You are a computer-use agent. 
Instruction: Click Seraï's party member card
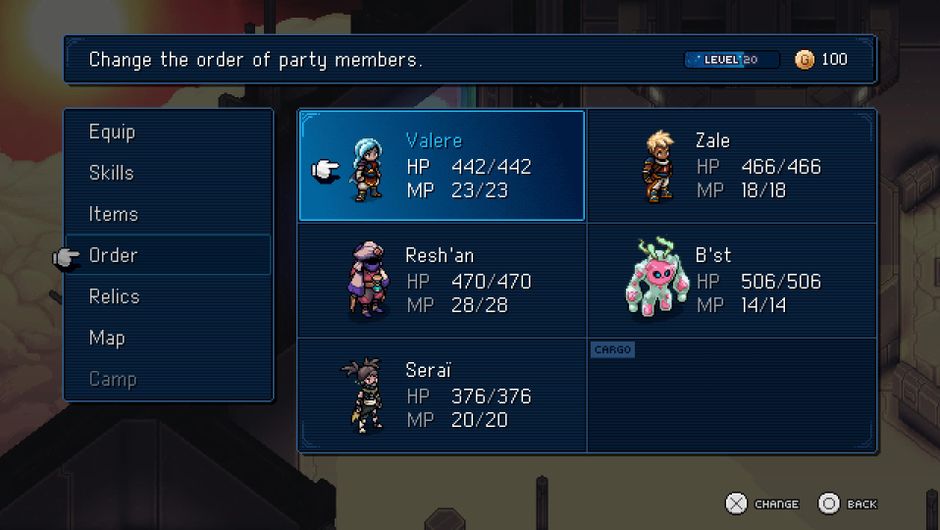(x=442, y=395)
